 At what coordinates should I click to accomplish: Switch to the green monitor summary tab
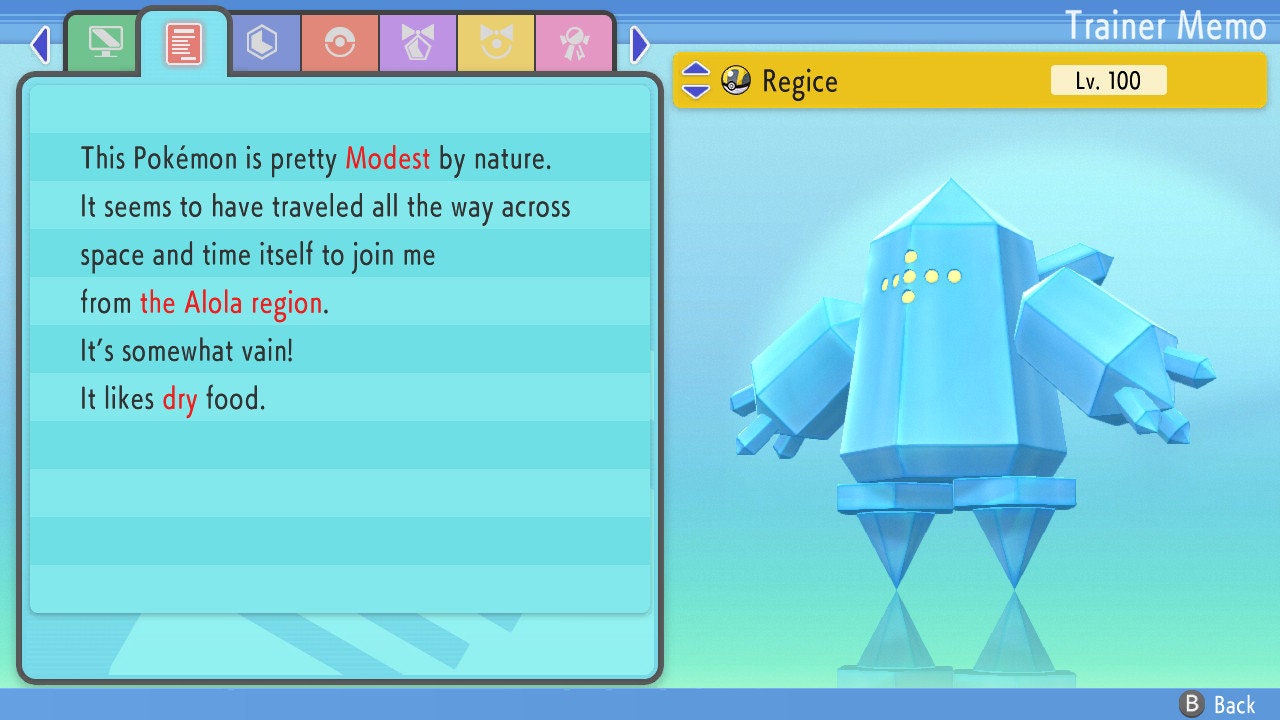(105, 42)
